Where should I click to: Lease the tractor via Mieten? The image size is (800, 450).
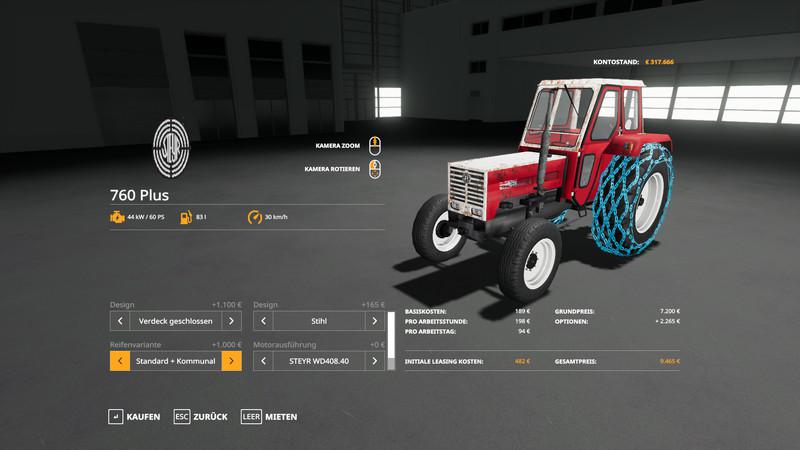coord(268,416)
